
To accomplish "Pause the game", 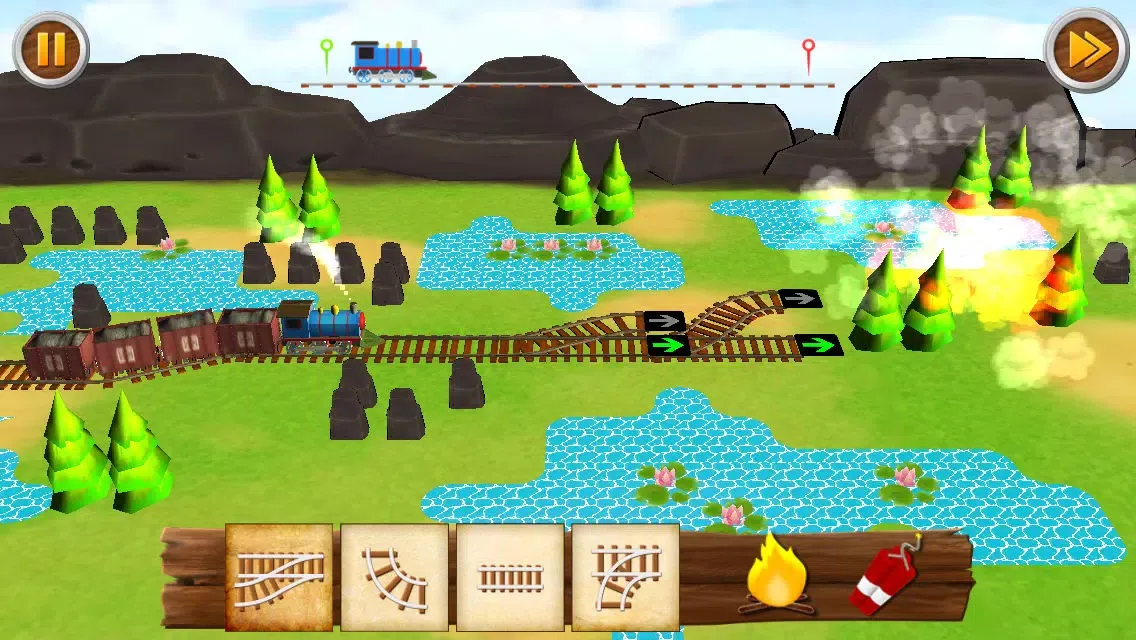I will (50, 48).
